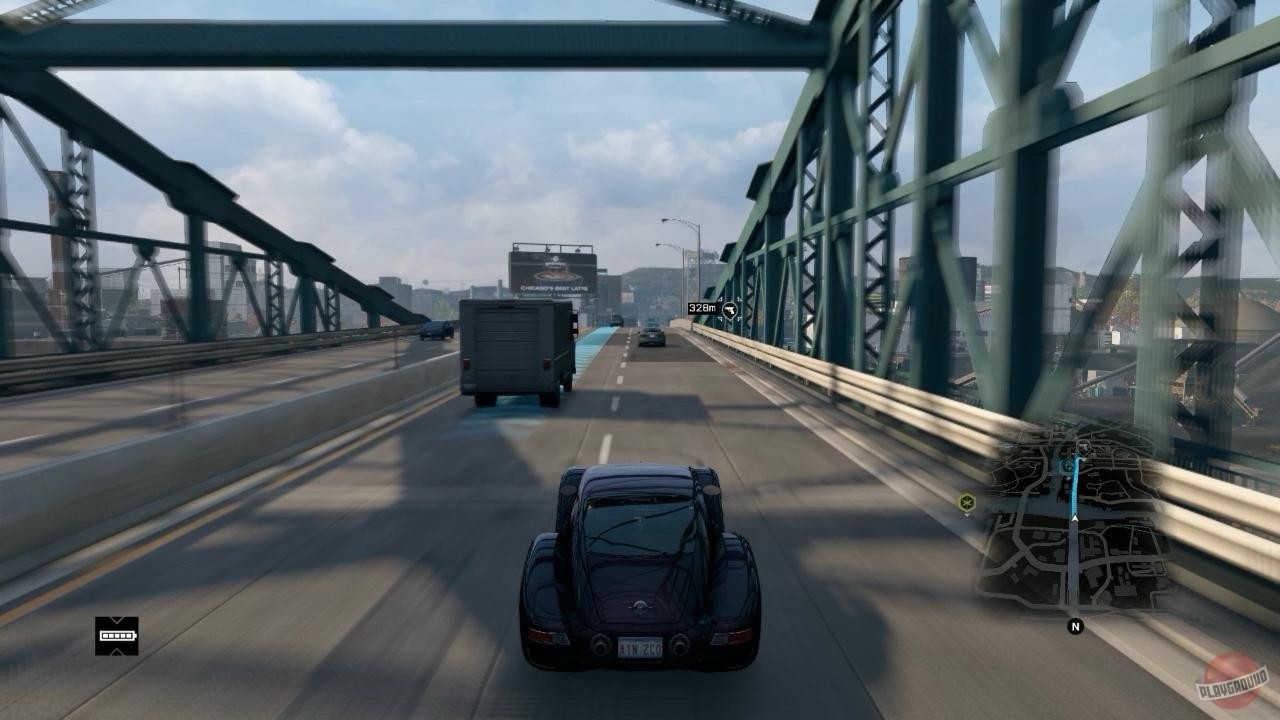The height and width of the screenshot is (720, 1280).
Task: Open the green hexagonal shop icon near minimap
Action: (965, 502)
